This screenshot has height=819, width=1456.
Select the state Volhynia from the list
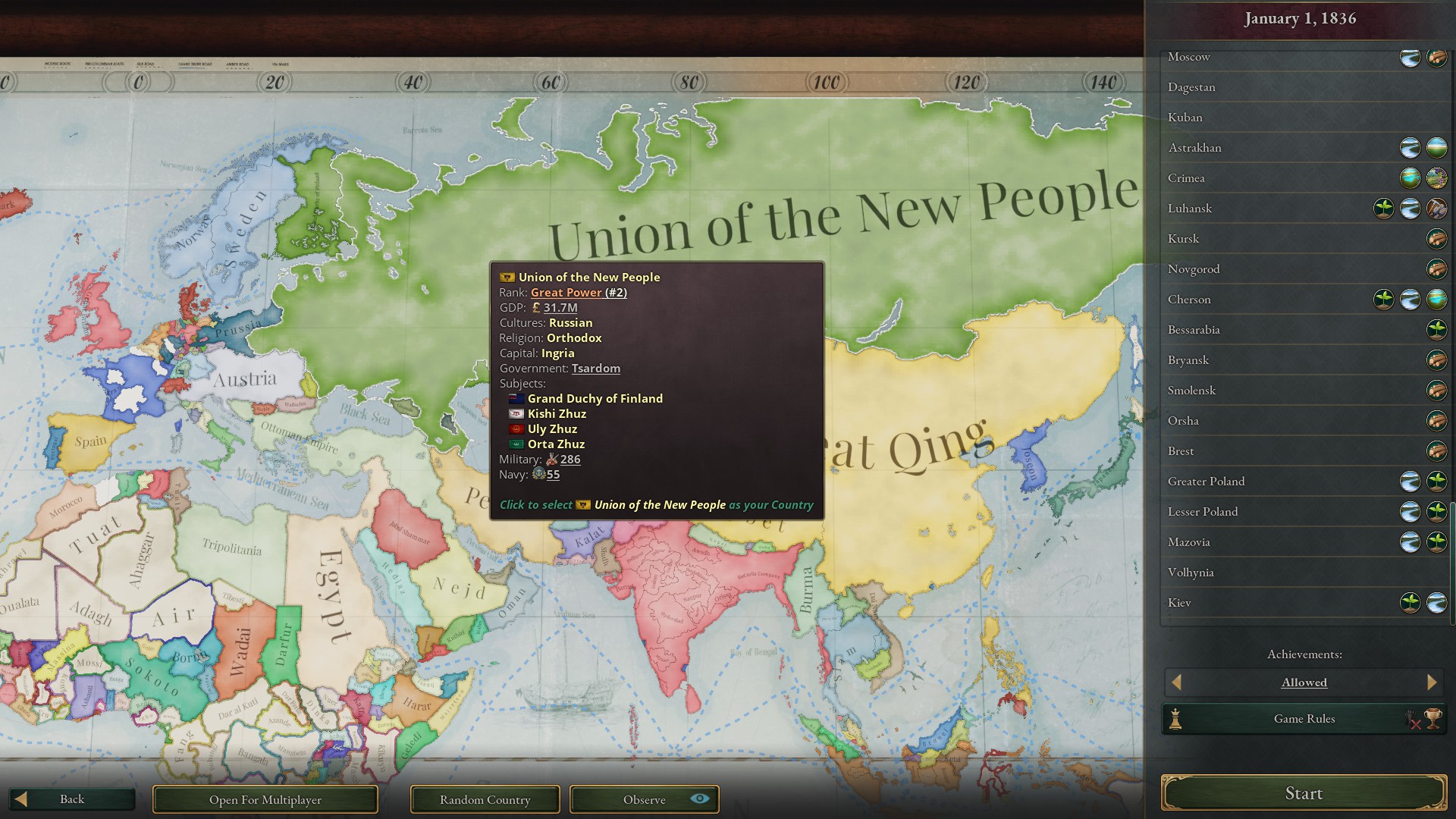pos(1191,573)
